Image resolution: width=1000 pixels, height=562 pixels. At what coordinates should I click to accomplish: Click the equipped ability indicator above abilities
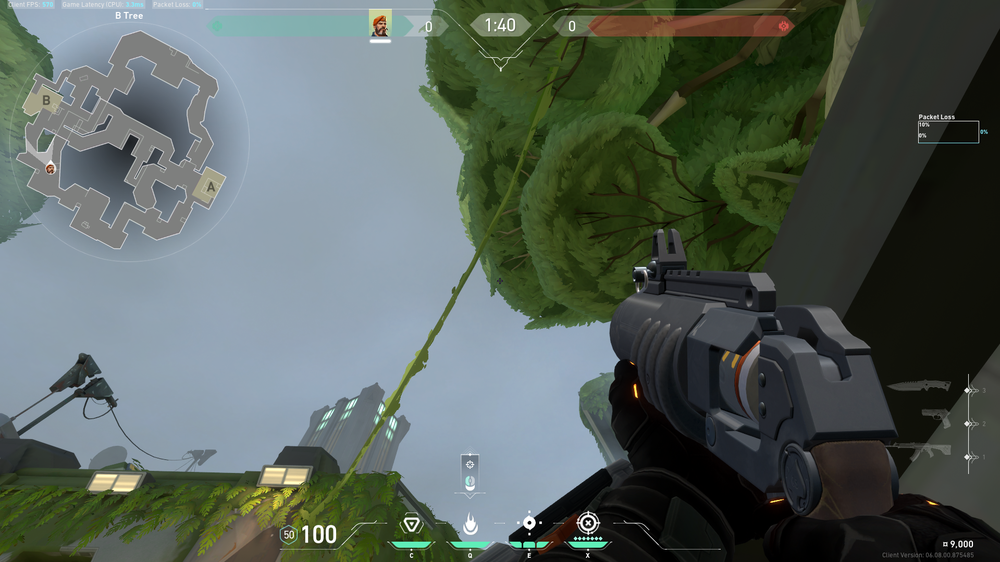pyautogui.click(x=470, y=471)
